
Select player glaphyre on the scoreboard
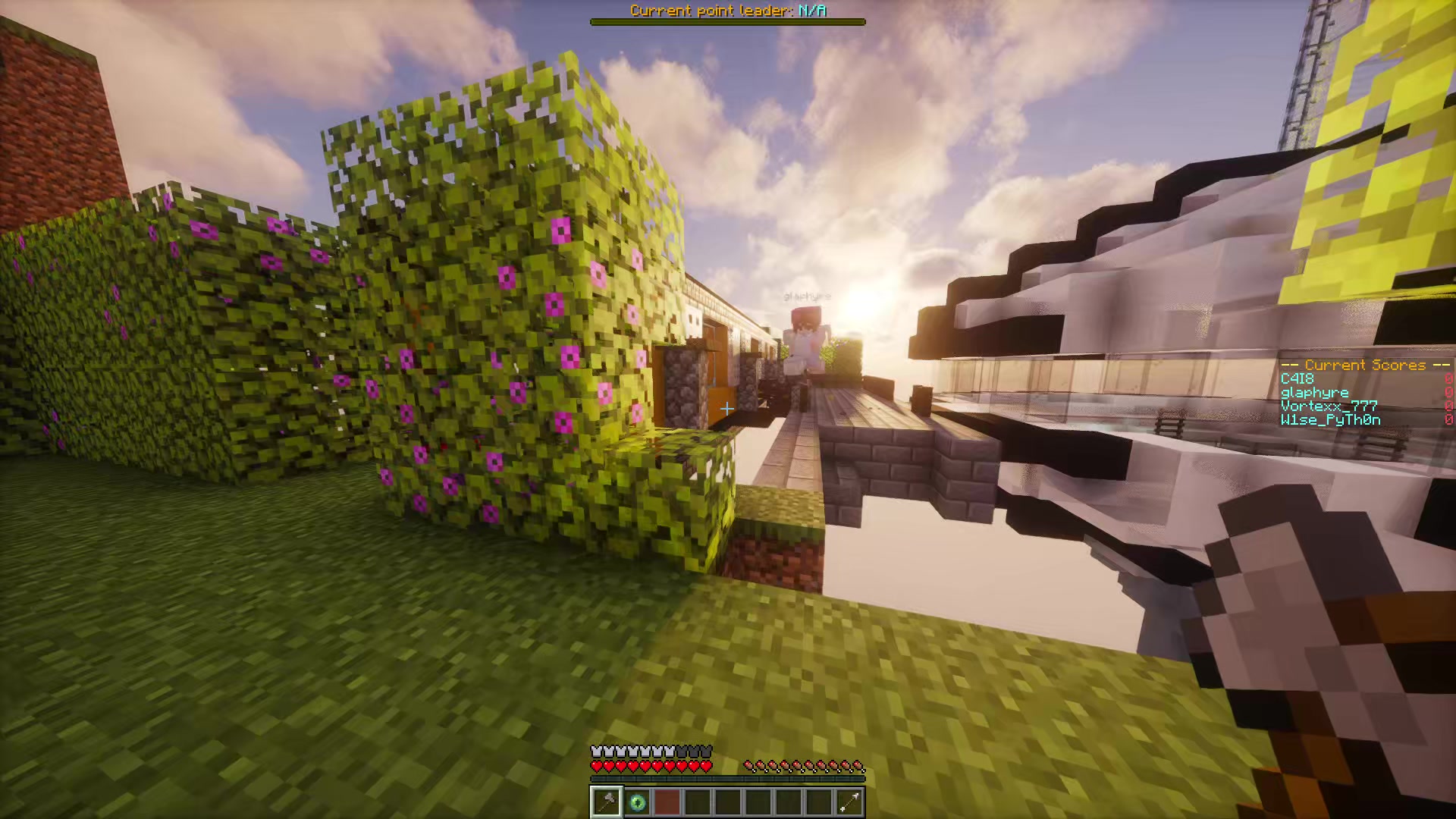(1315, 393)
